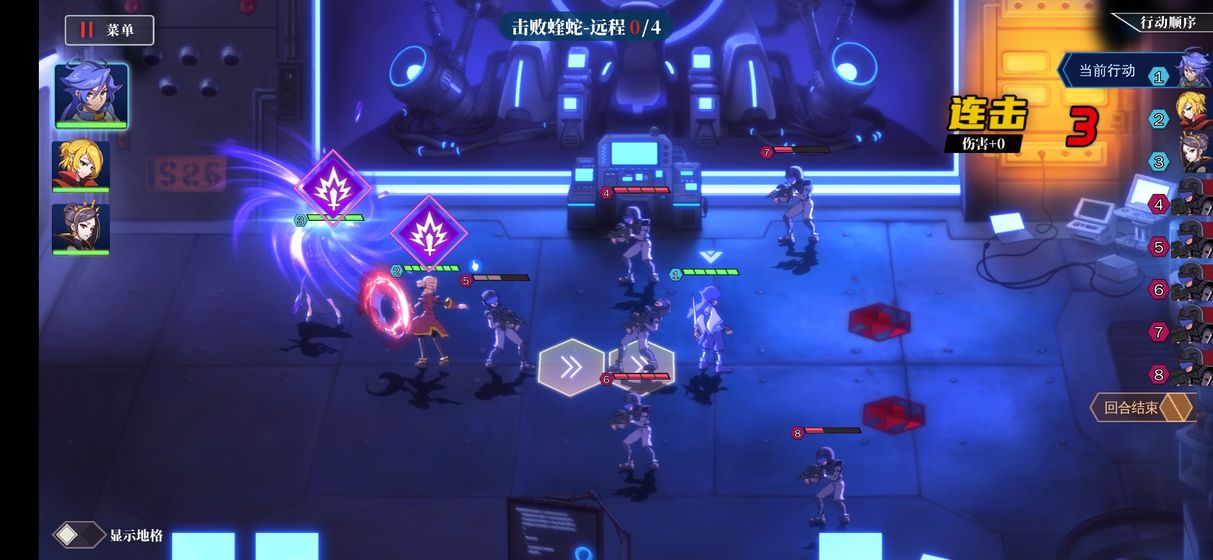Viewport: 1213px width, 560px height.
Task: Open the 菜单 pause menu
Action: (110, 30)
